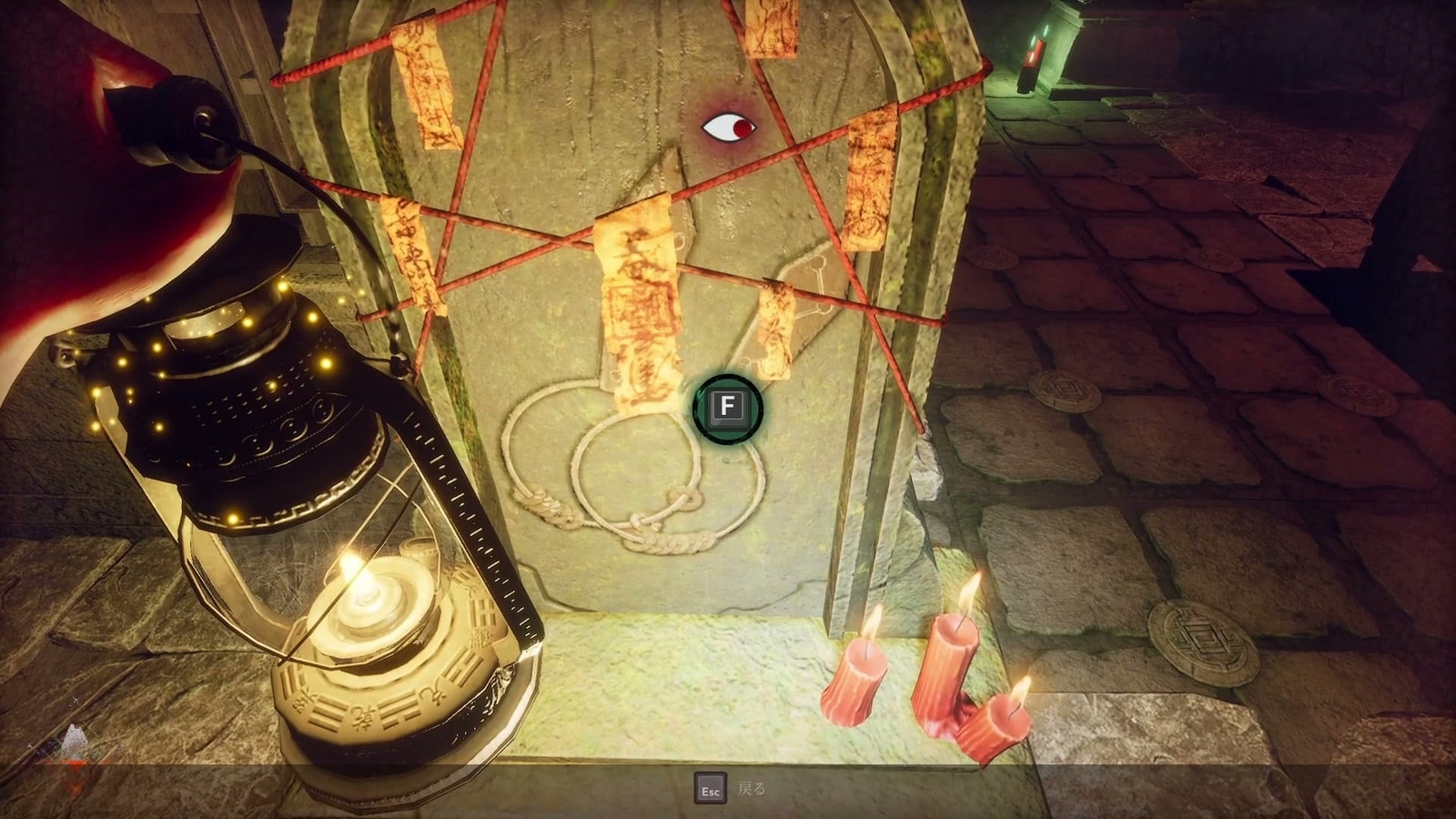The image size is (1456, 819).
Task: Click the F interact prompt on the tombstone
Action: coord(725,409)
